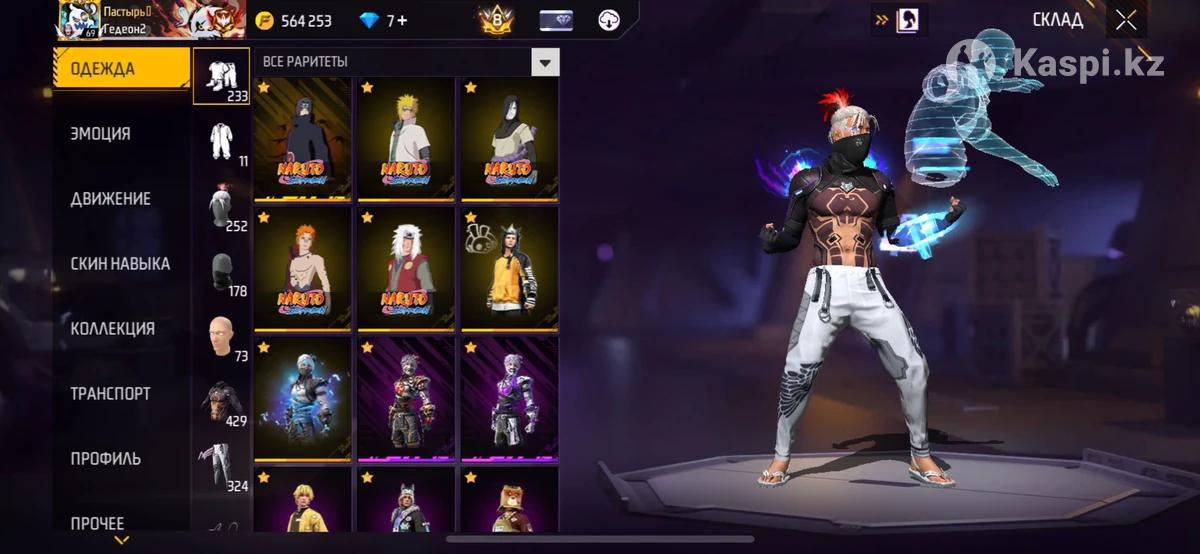1200x554 pixels.
Task: Click the diamond currency counter
Action: click(x=384, y=21)
